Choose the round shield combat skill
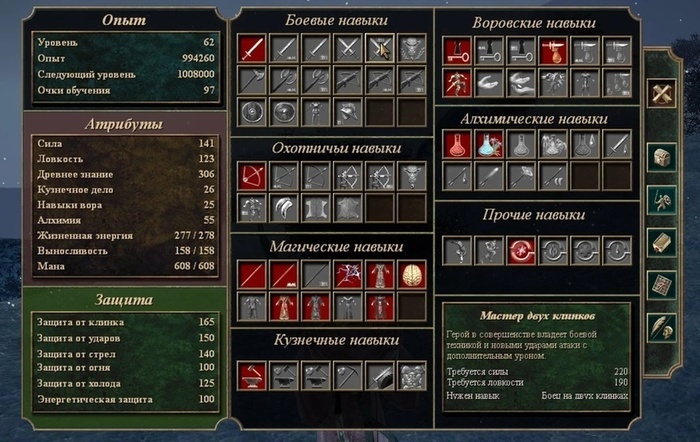 tap(251, 112)
